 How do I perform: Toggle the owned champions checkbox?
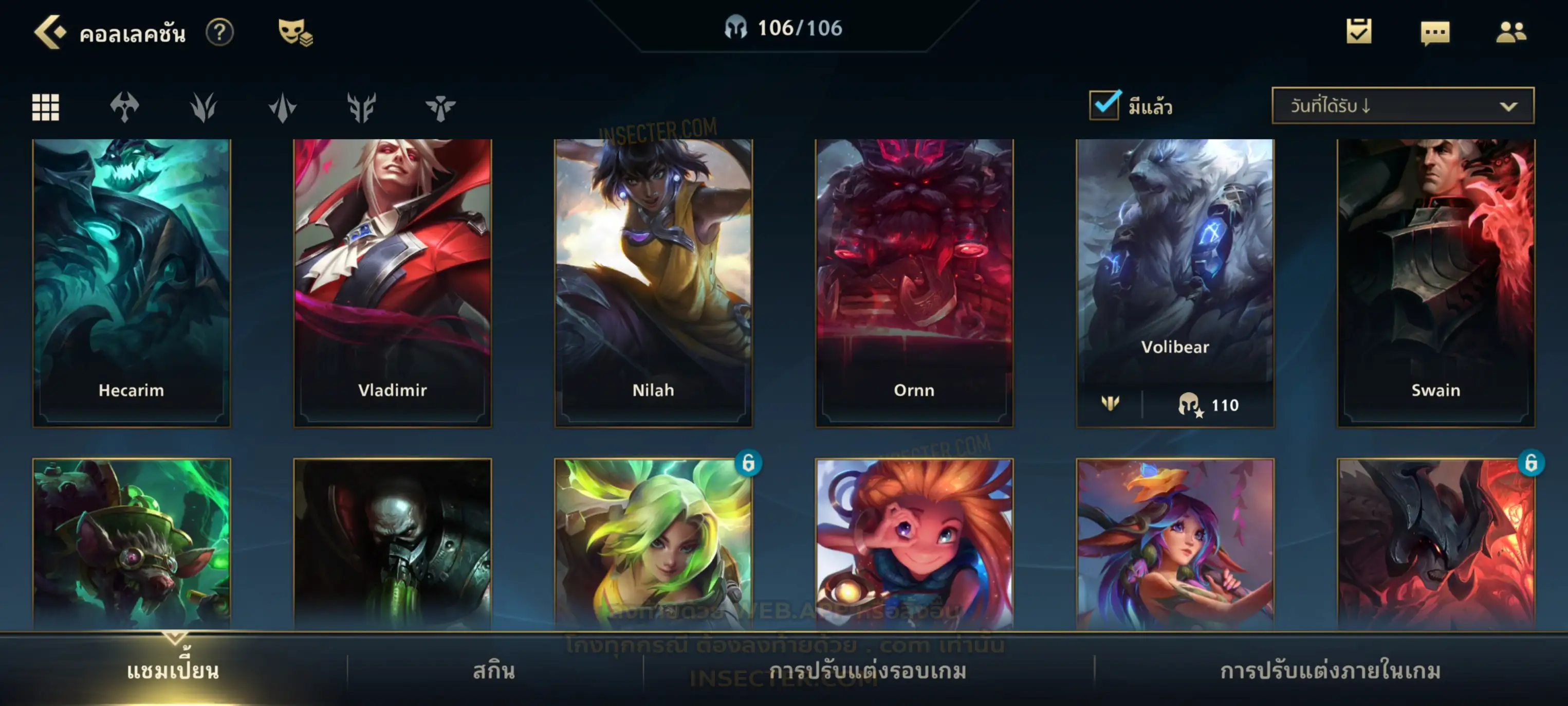click(x=1104, y=105)
